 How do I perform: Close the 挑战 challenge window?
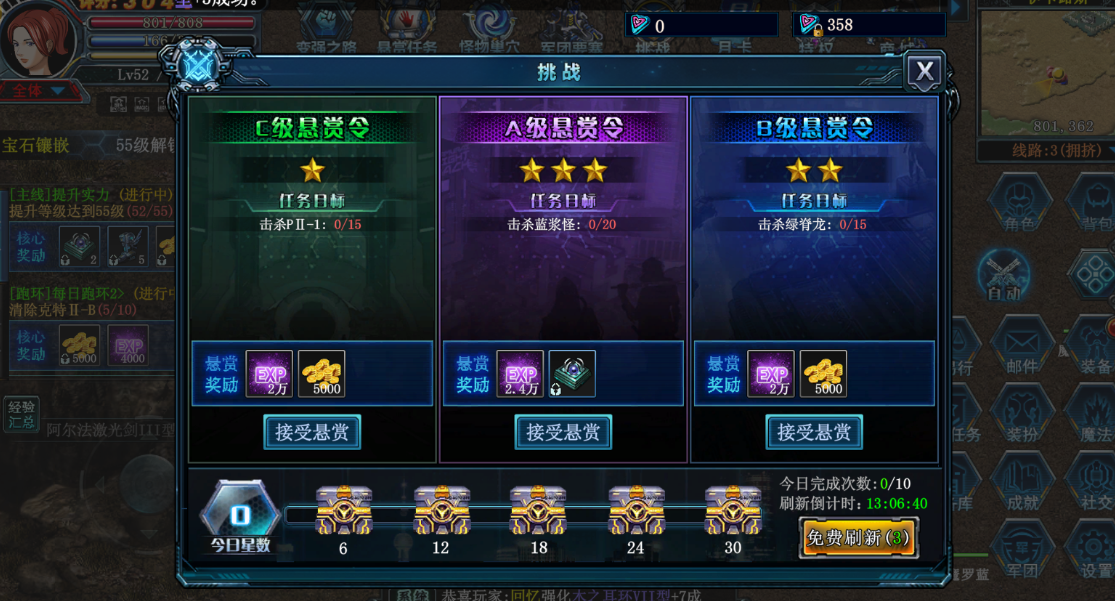point(924,72)
